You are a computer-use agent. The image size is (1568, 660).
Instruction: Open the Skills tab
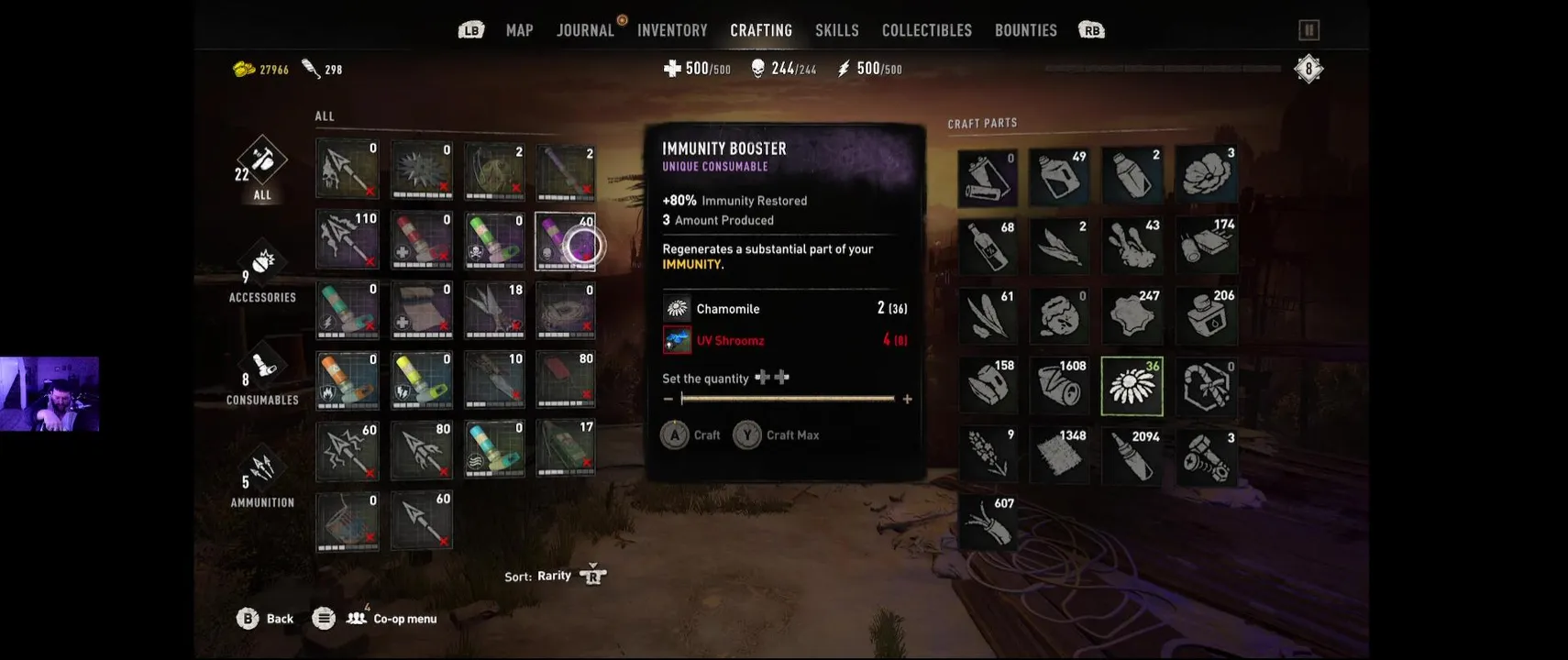[837, 30]
